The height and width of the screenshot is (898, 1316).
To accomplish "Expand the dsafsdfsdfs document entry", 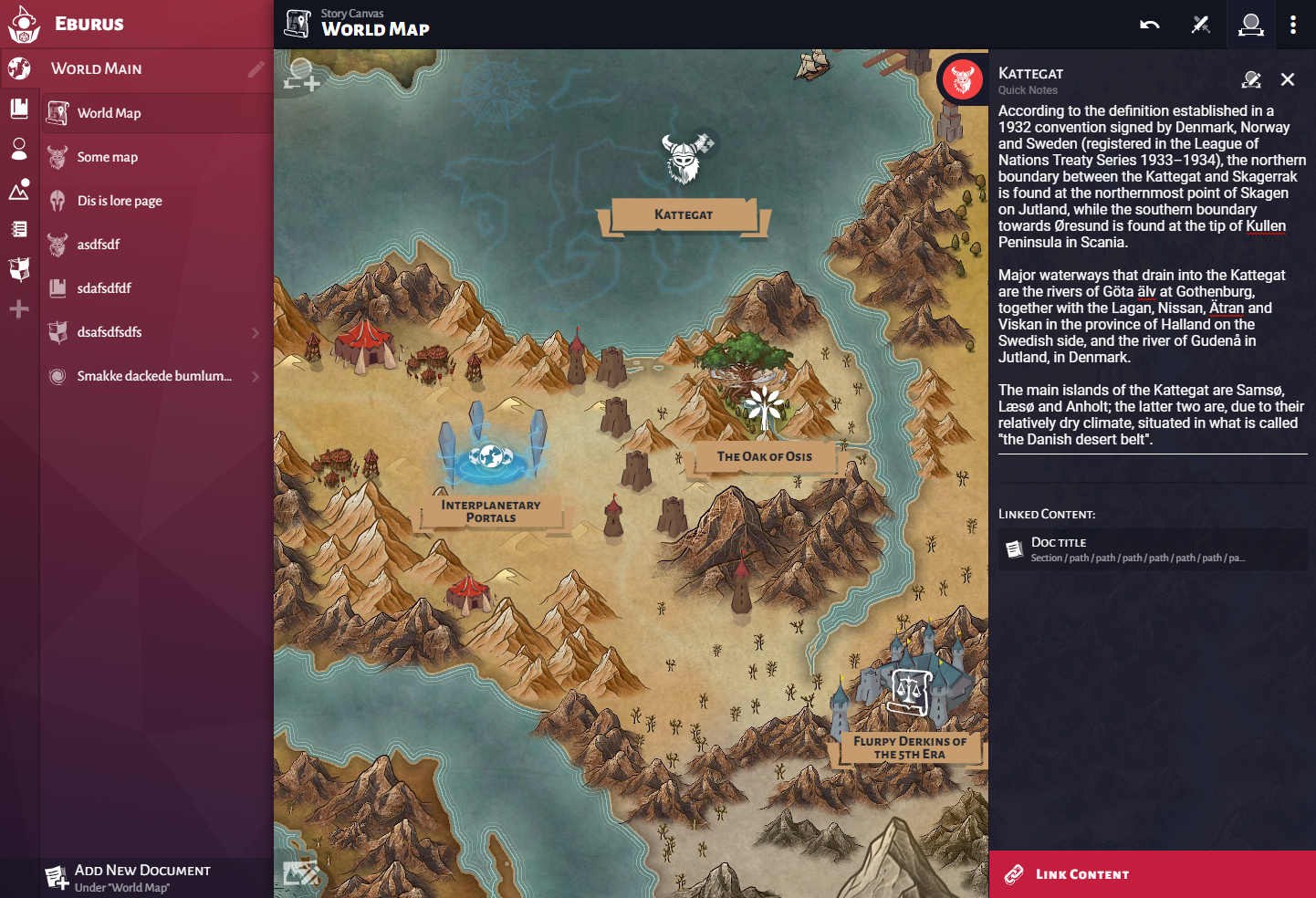I will (256, 332).
